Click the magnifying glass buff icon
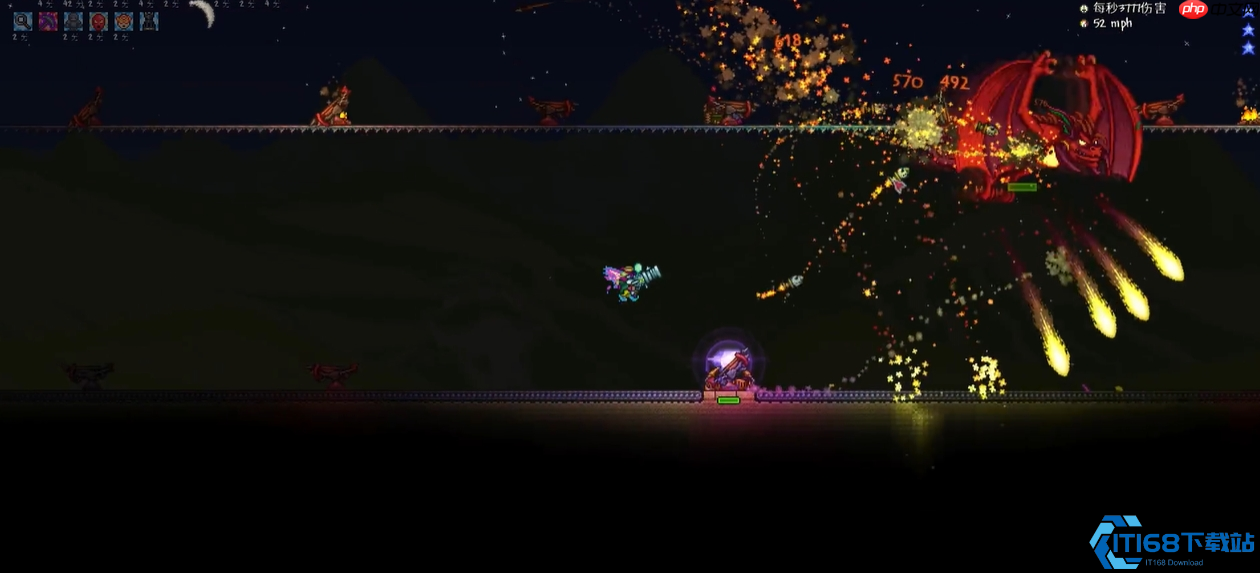Screen dimensions: 1260x573 click(22, 21)
